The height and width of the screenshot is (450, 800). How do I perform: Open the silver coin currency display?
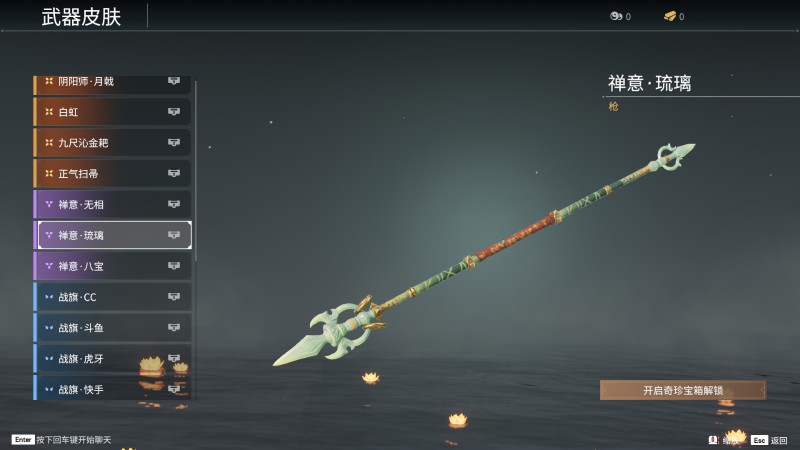620,16
